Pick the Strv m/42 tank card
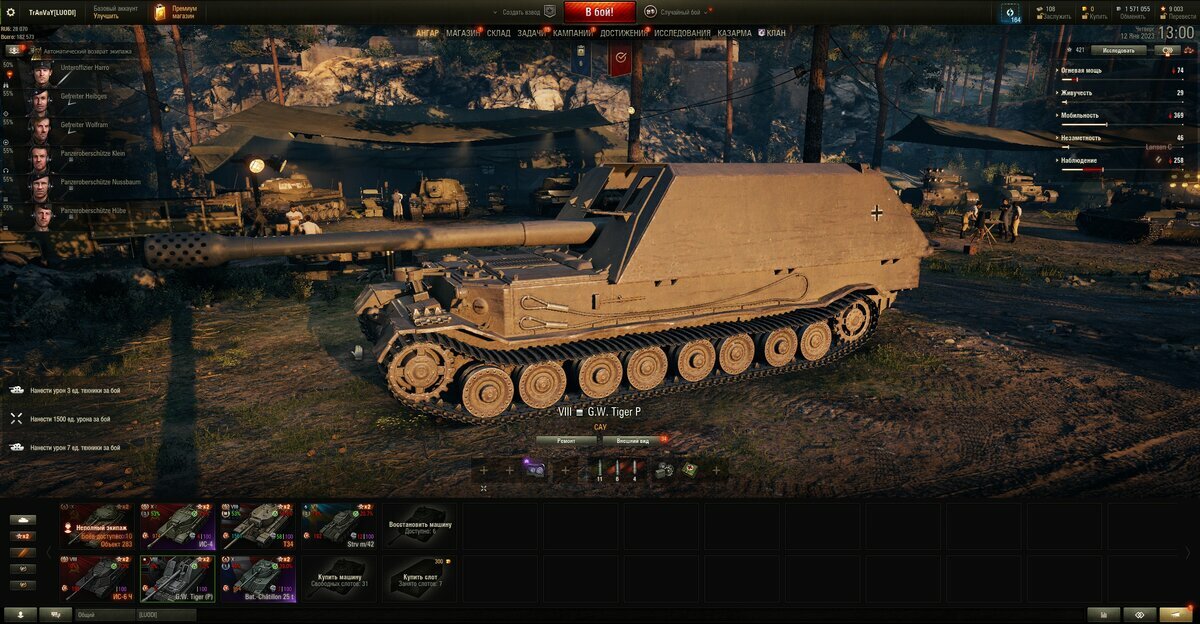Viewport: 1200px width, 624px height. tap(339, 526)
